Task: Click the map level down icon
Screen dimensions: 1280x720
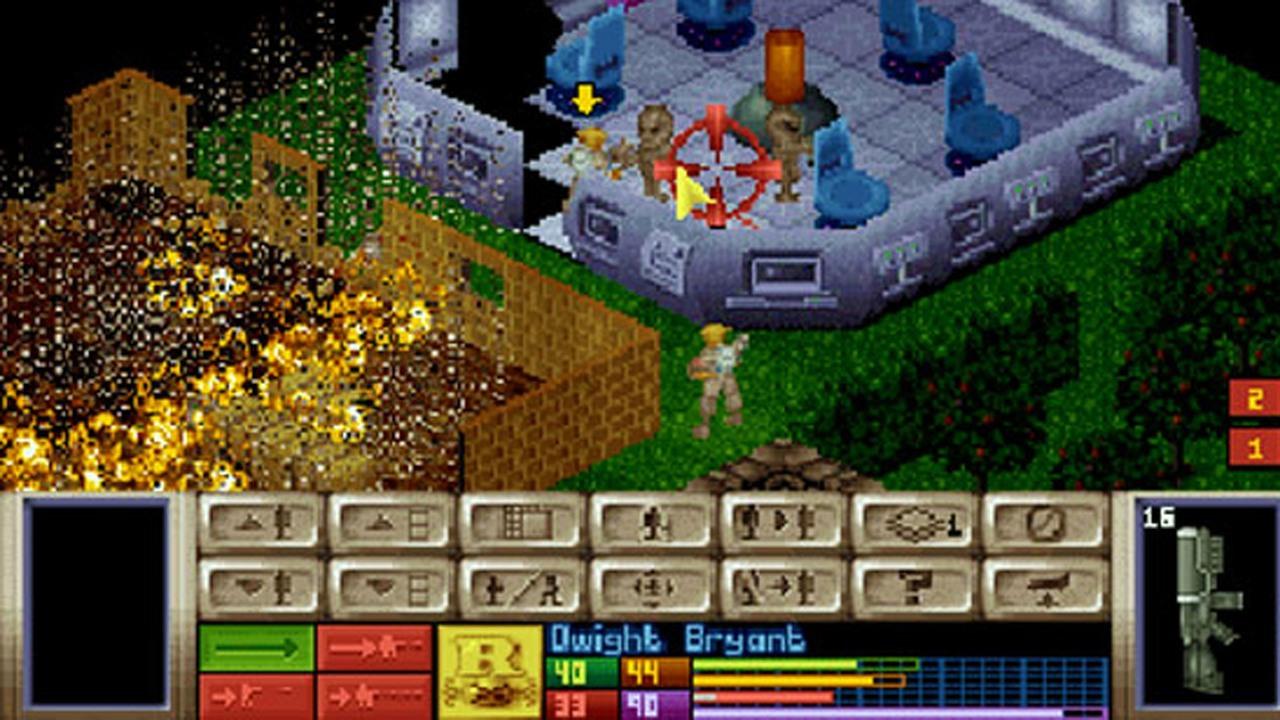Action: click(x=385, y=584)
